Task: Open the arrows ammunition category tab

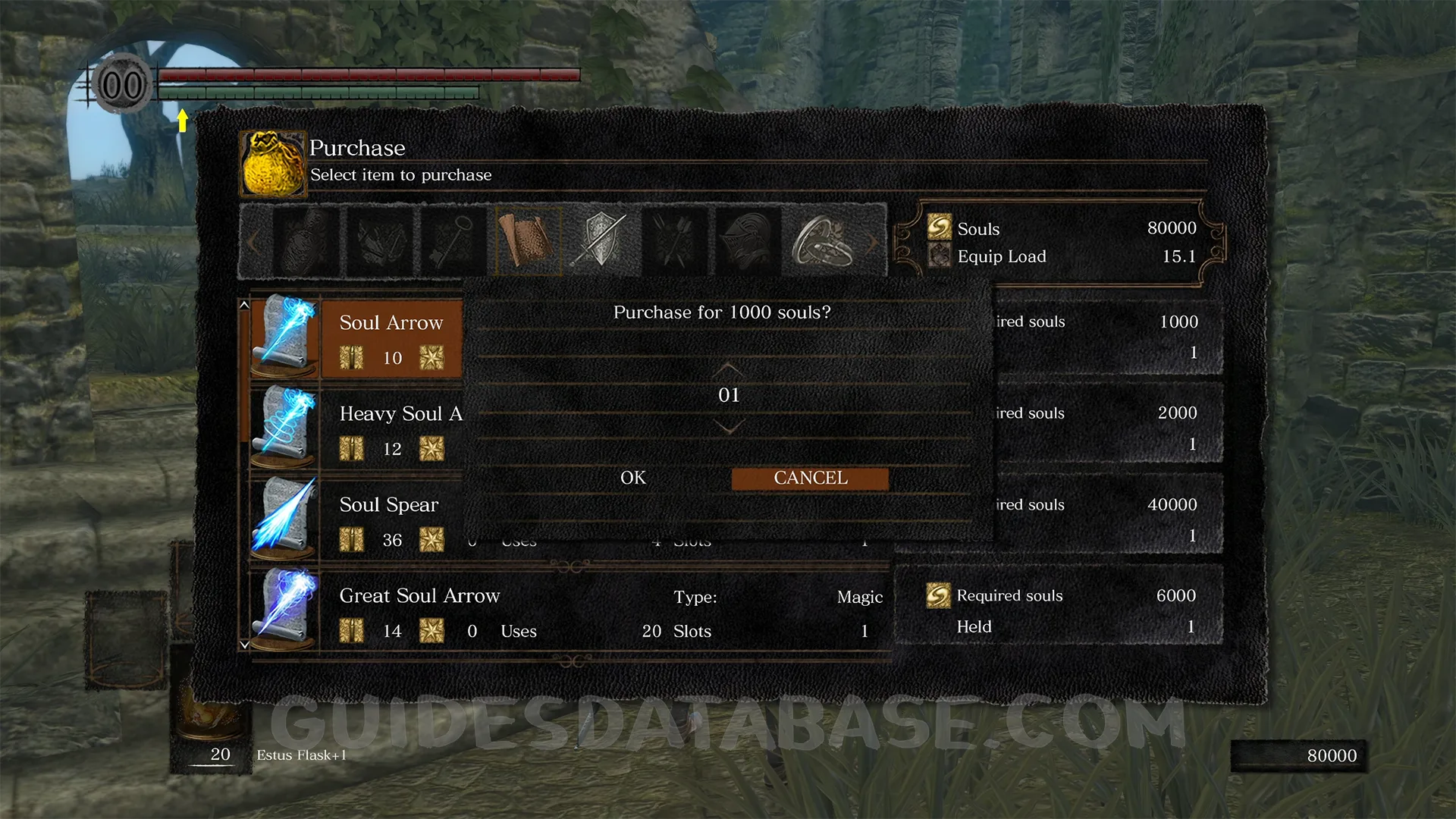Action: click(675, 241)
